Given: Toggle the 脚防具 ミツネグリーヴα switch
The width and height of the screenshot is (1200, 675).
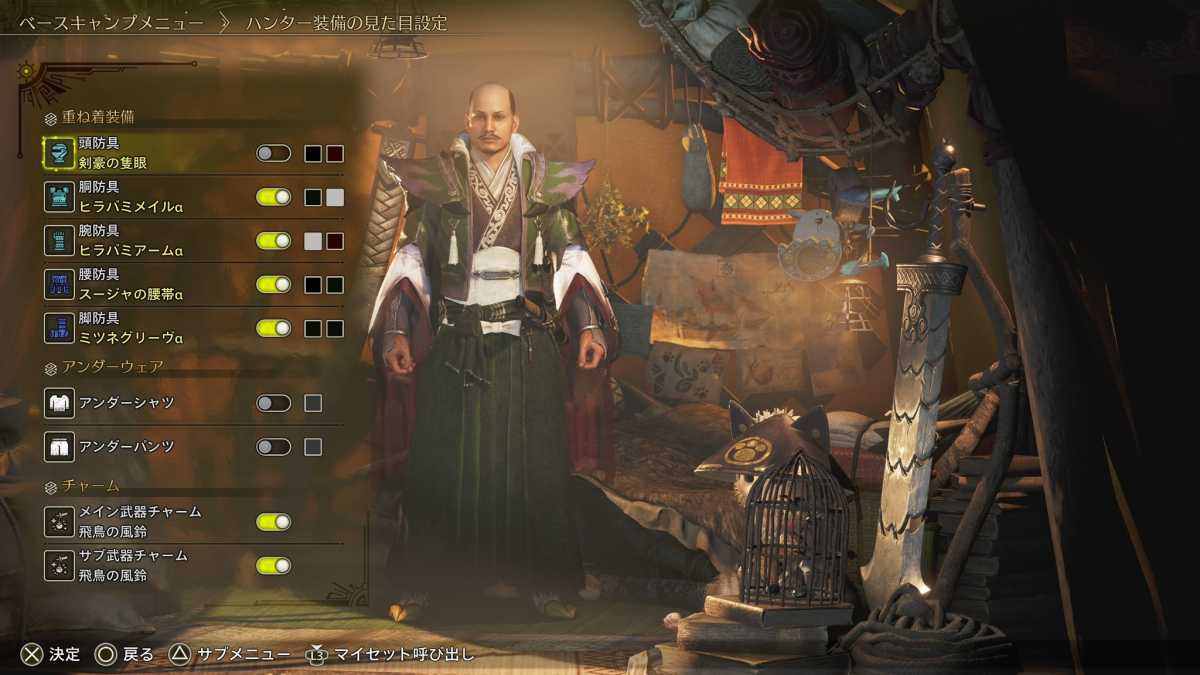Looking at the screenshot, I should (x=273, y=328).
